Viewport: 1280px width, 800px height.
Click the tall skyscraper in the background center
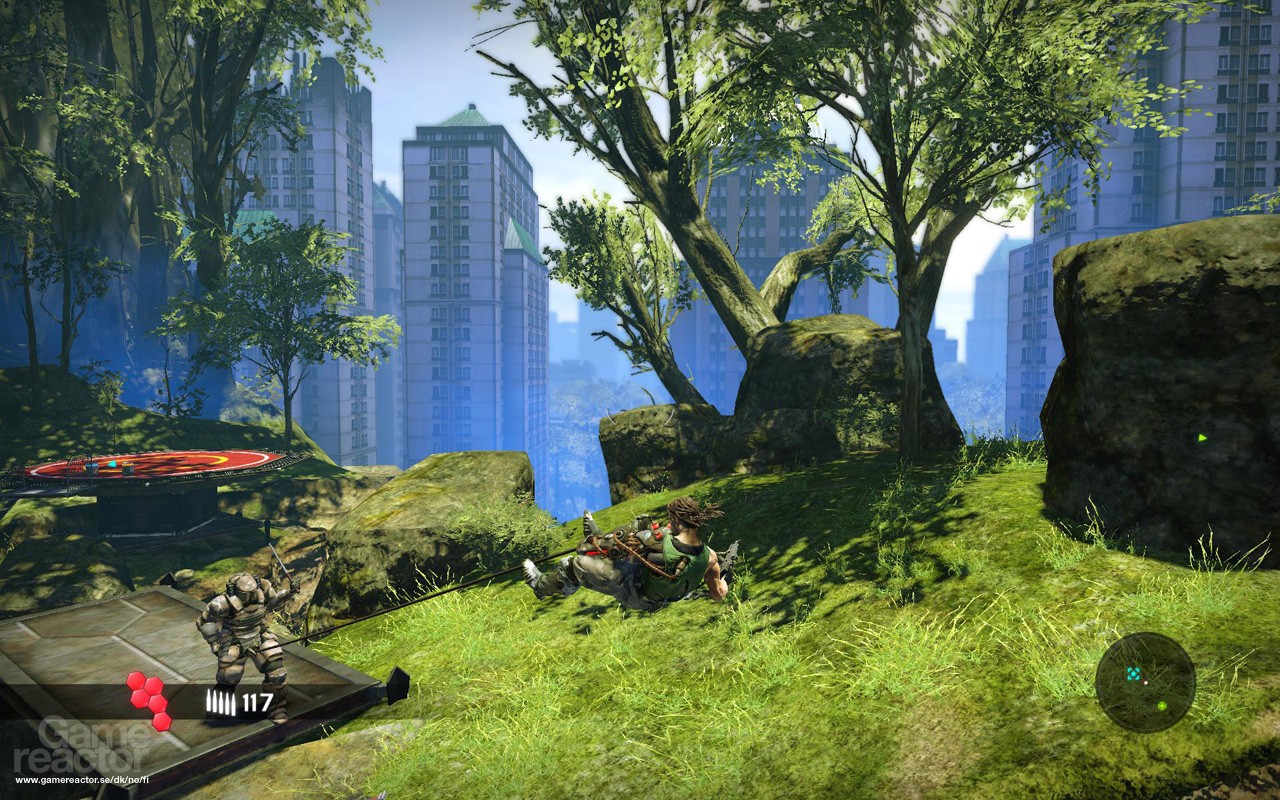click(x=460, y=280)
